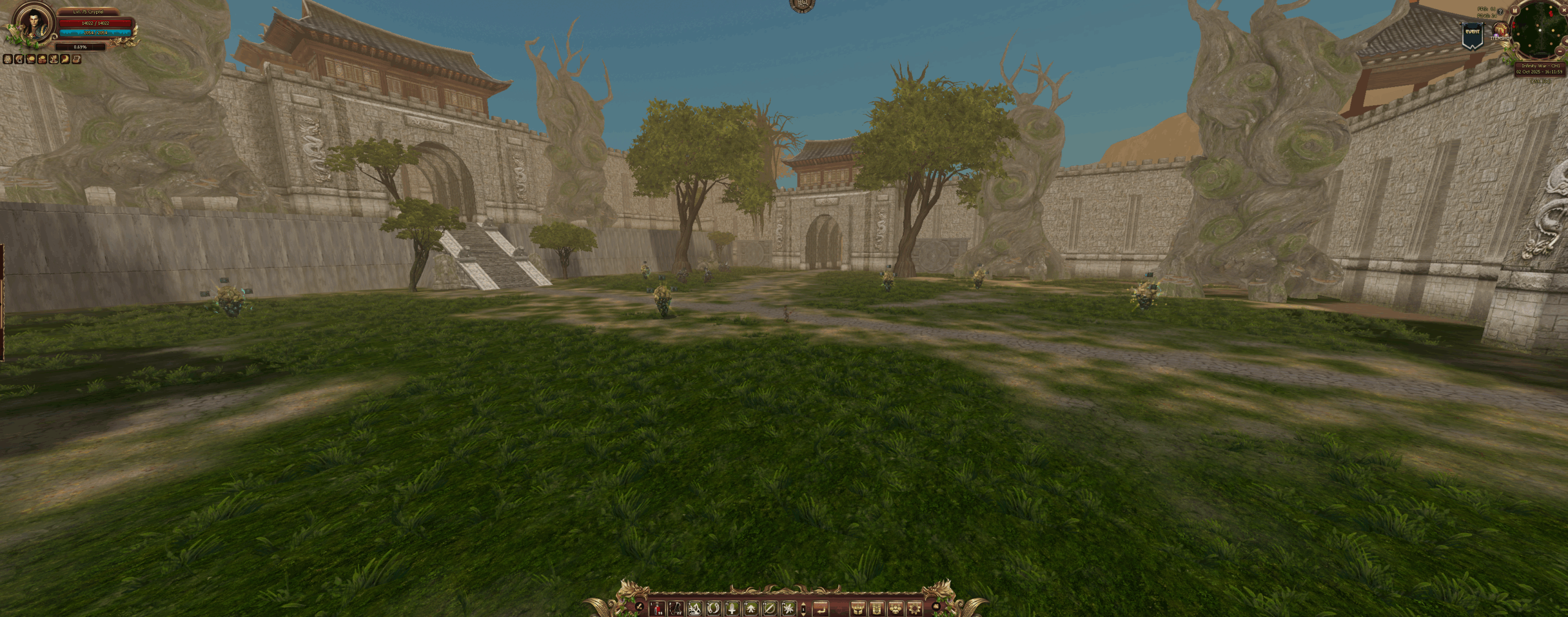The height and width of the screenshot is (617, 1568).
Task: Open the group of people menu button
Action: 895,608
